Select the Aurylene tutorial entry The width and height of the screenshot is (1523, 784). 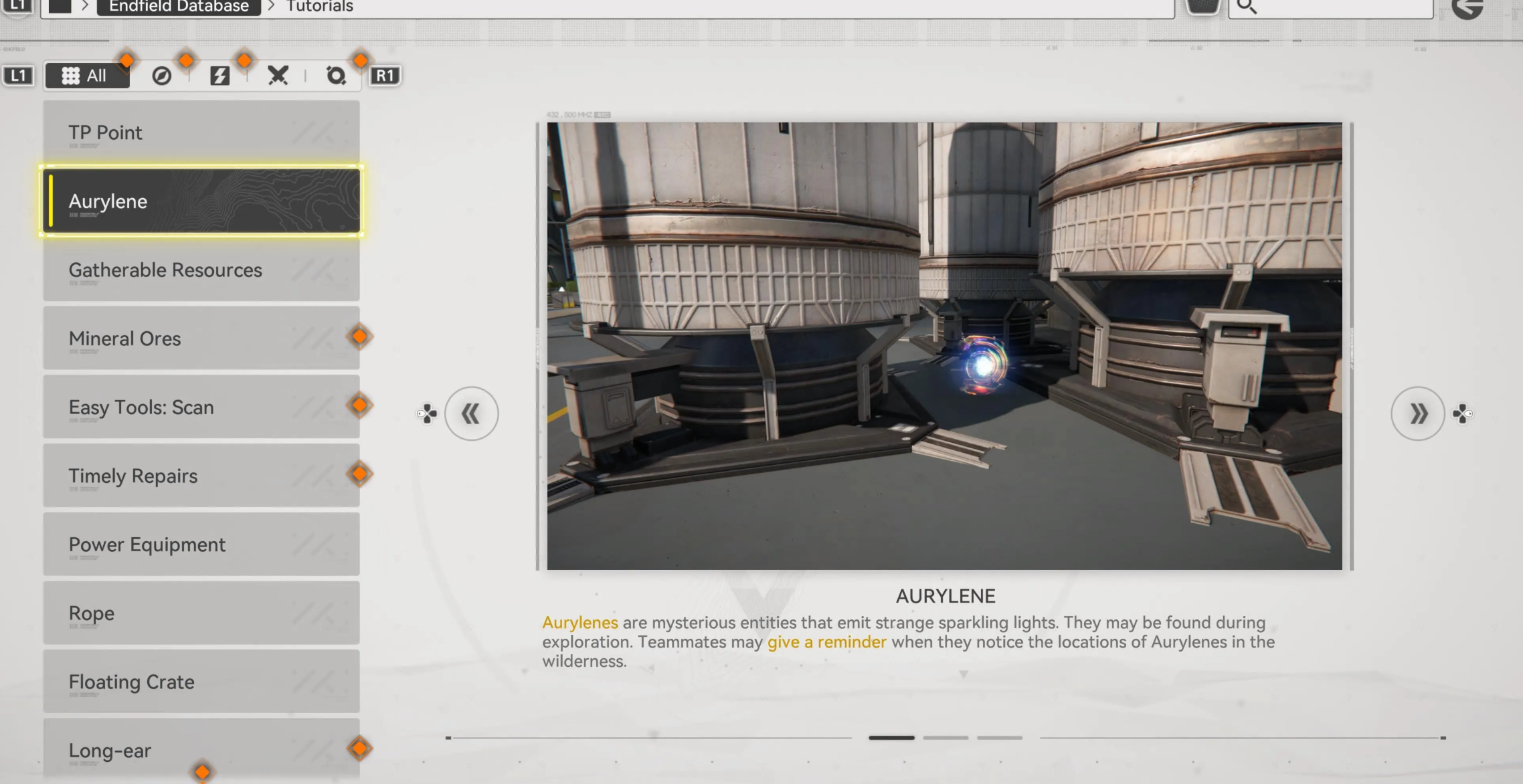201,201
